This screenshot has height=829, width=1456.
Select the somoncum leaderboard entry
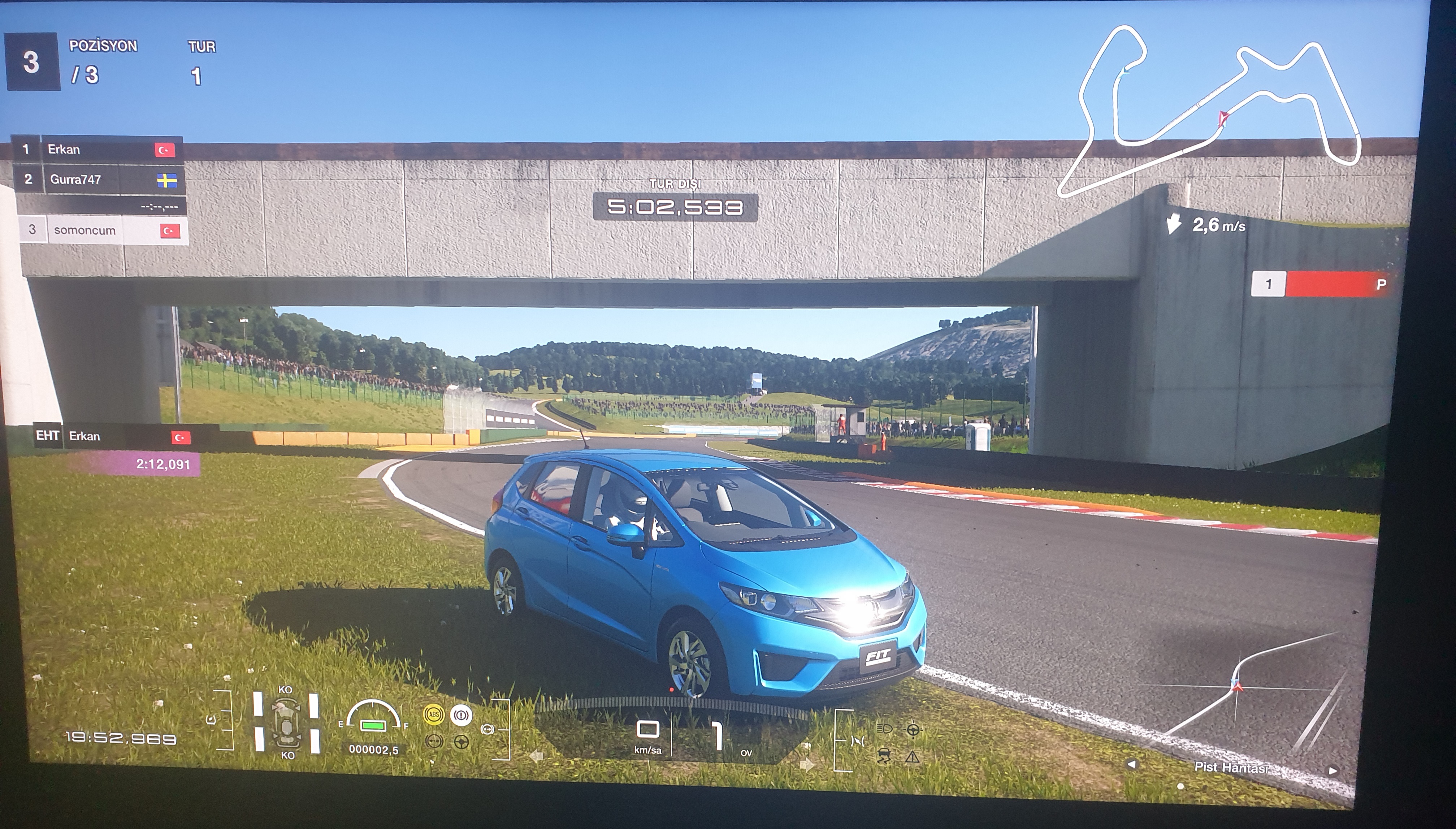103,230
